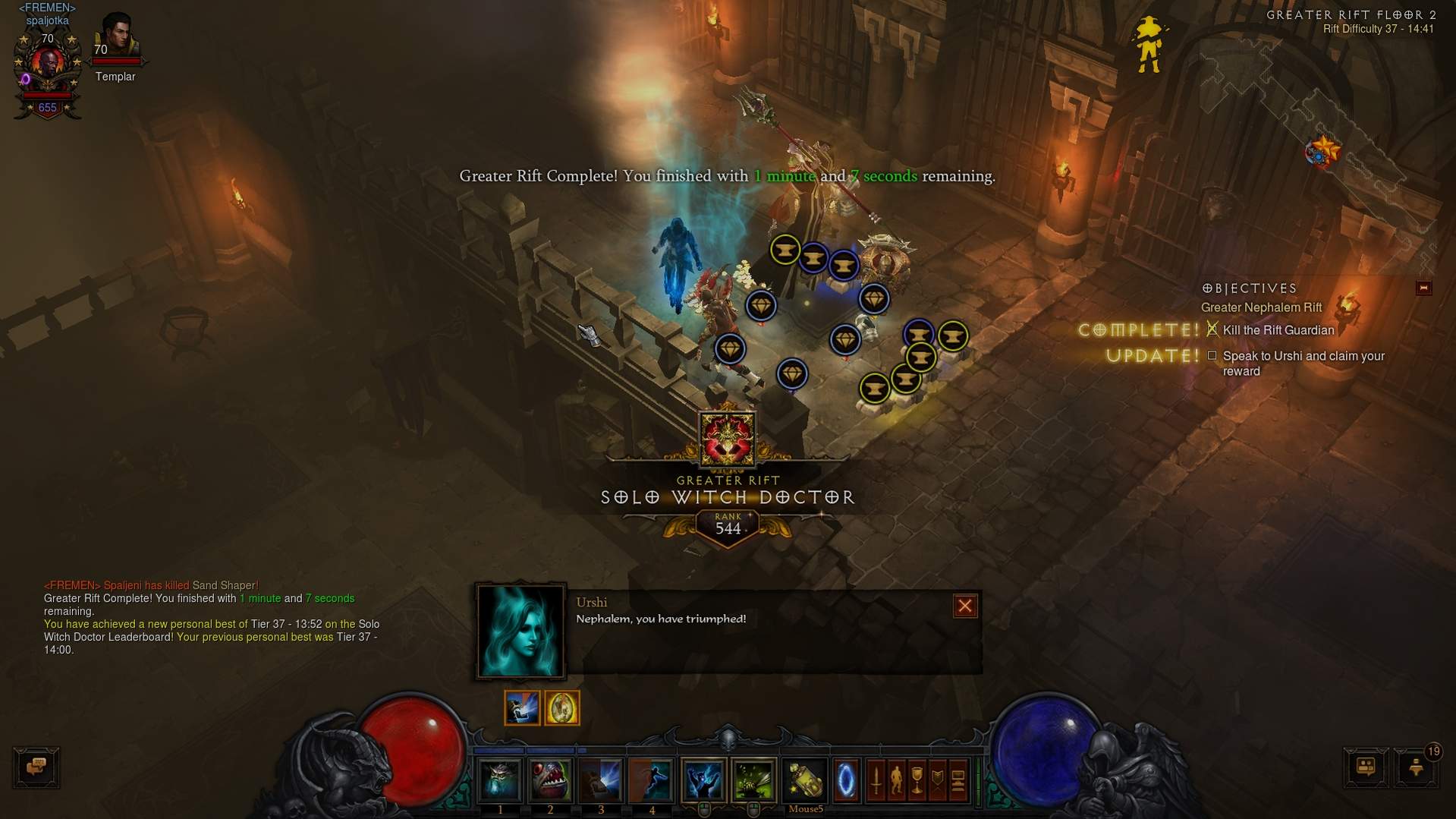Close Urshi's dialogue box
The image size is (1456, 819).
(964, 606)
